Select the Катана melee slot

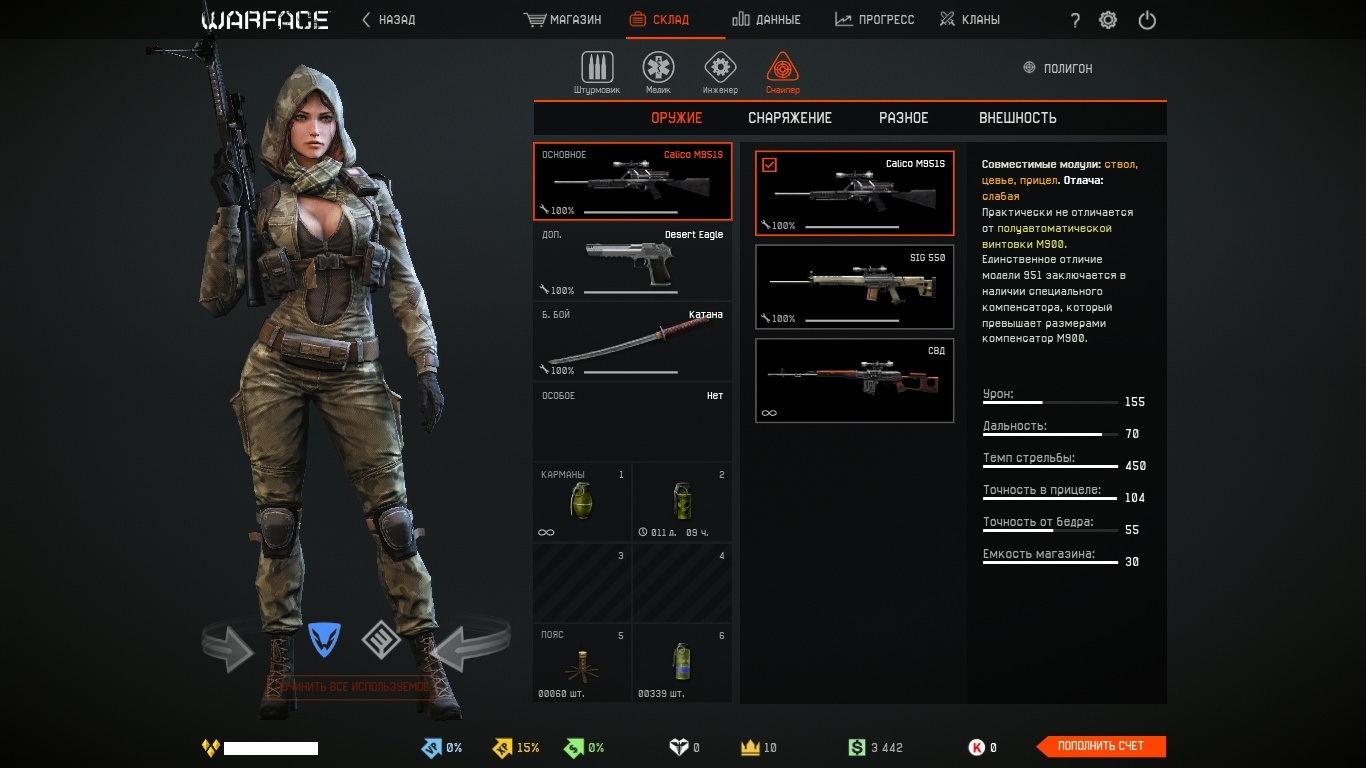(632, 342)
